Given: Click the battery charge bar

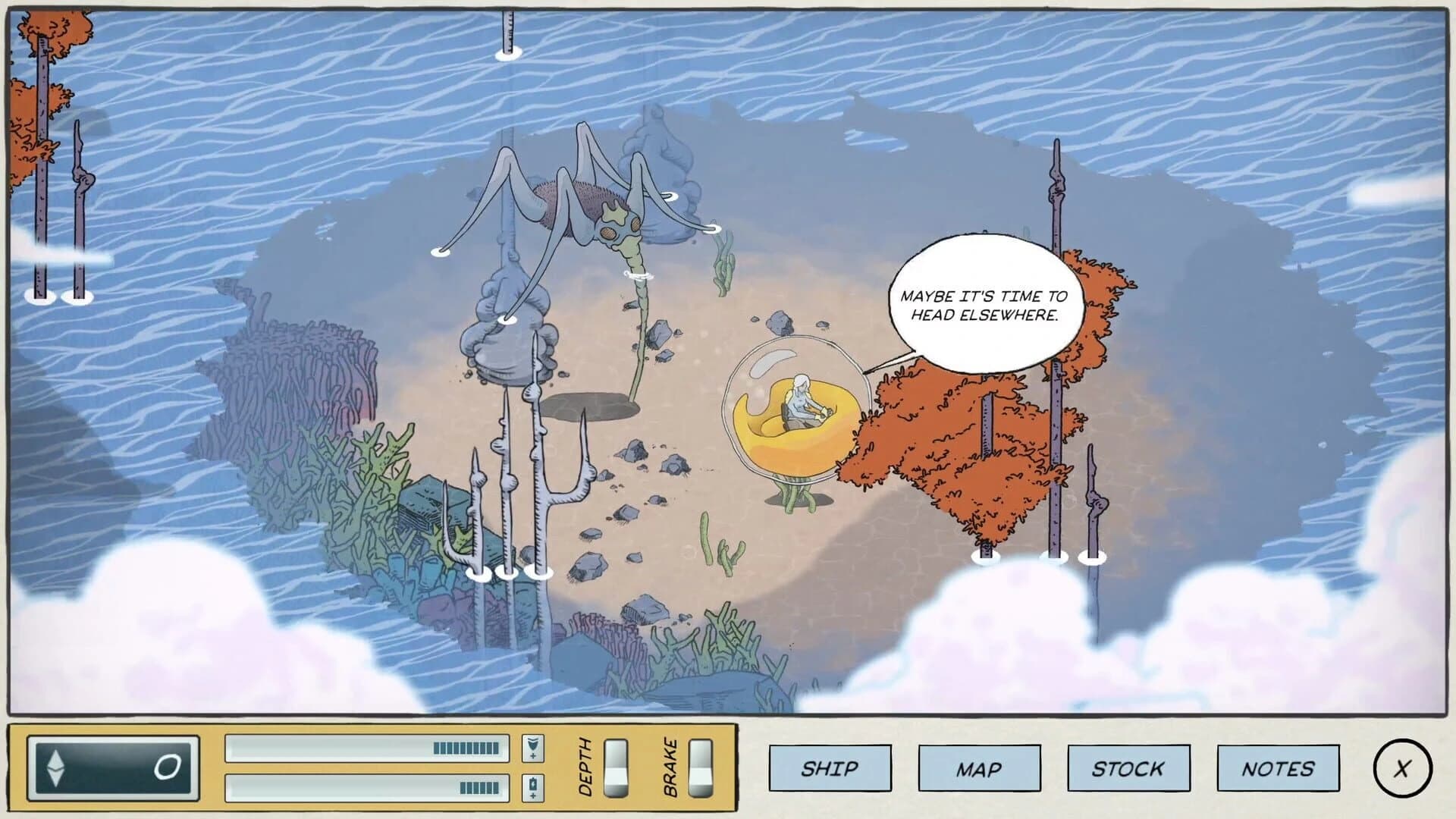Looking at the screenshot, I should pyautogui.click(x=366, y=786).
